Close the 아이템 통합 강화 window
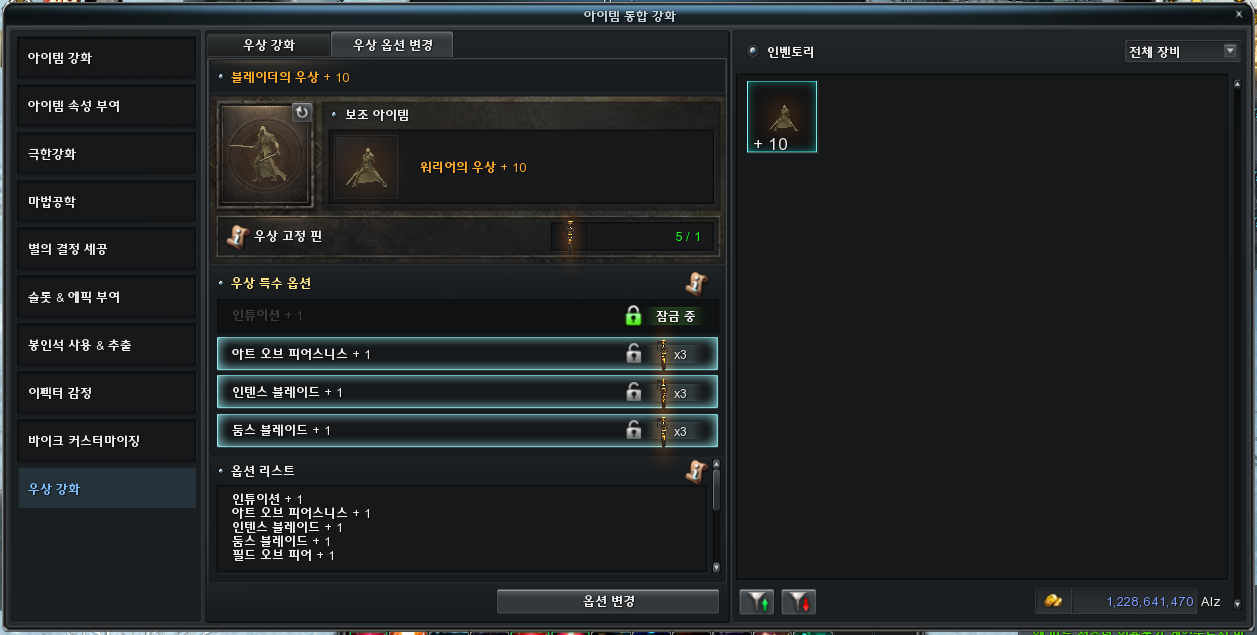This screenshot has width=1257, height=635. coord(1240,15)
